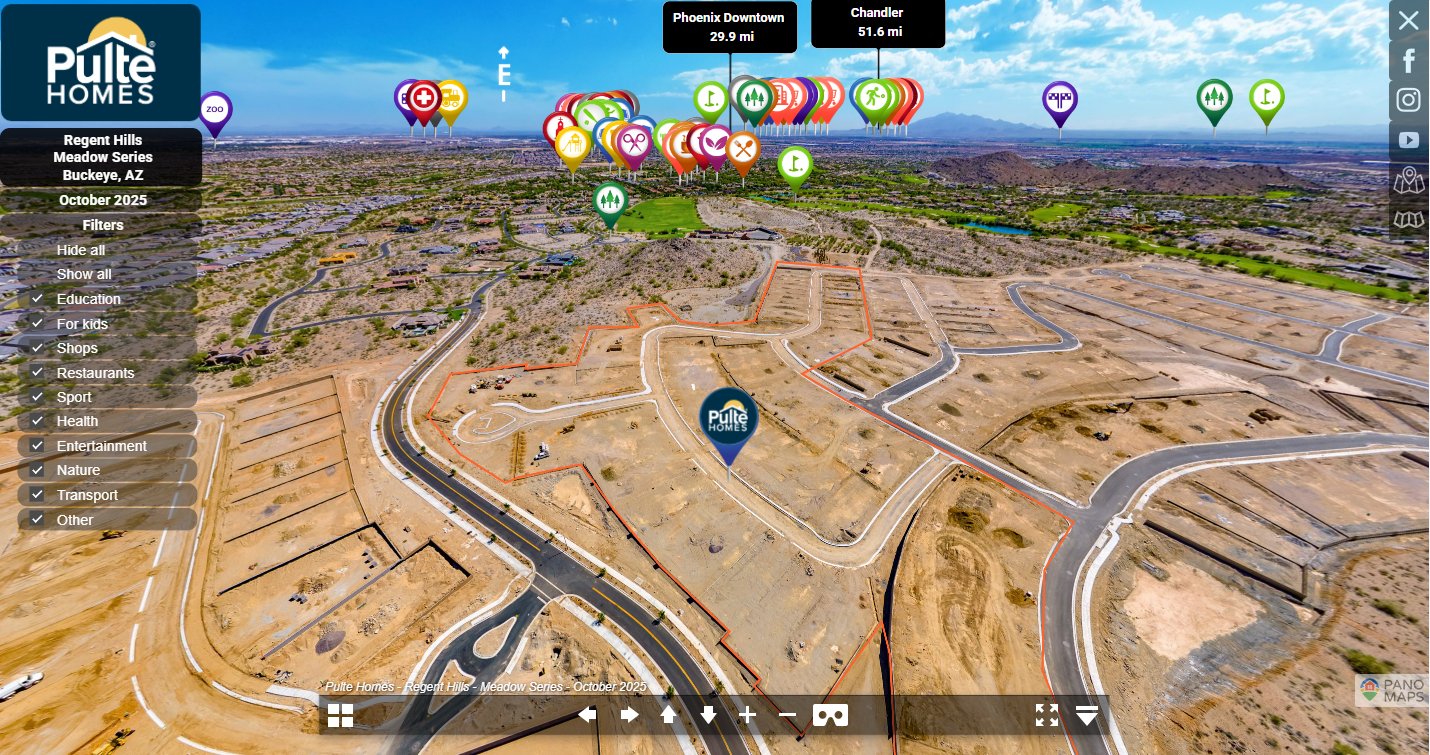Open the YouTube link
Screen dimensions: 1430x755
pos(1408,140)
